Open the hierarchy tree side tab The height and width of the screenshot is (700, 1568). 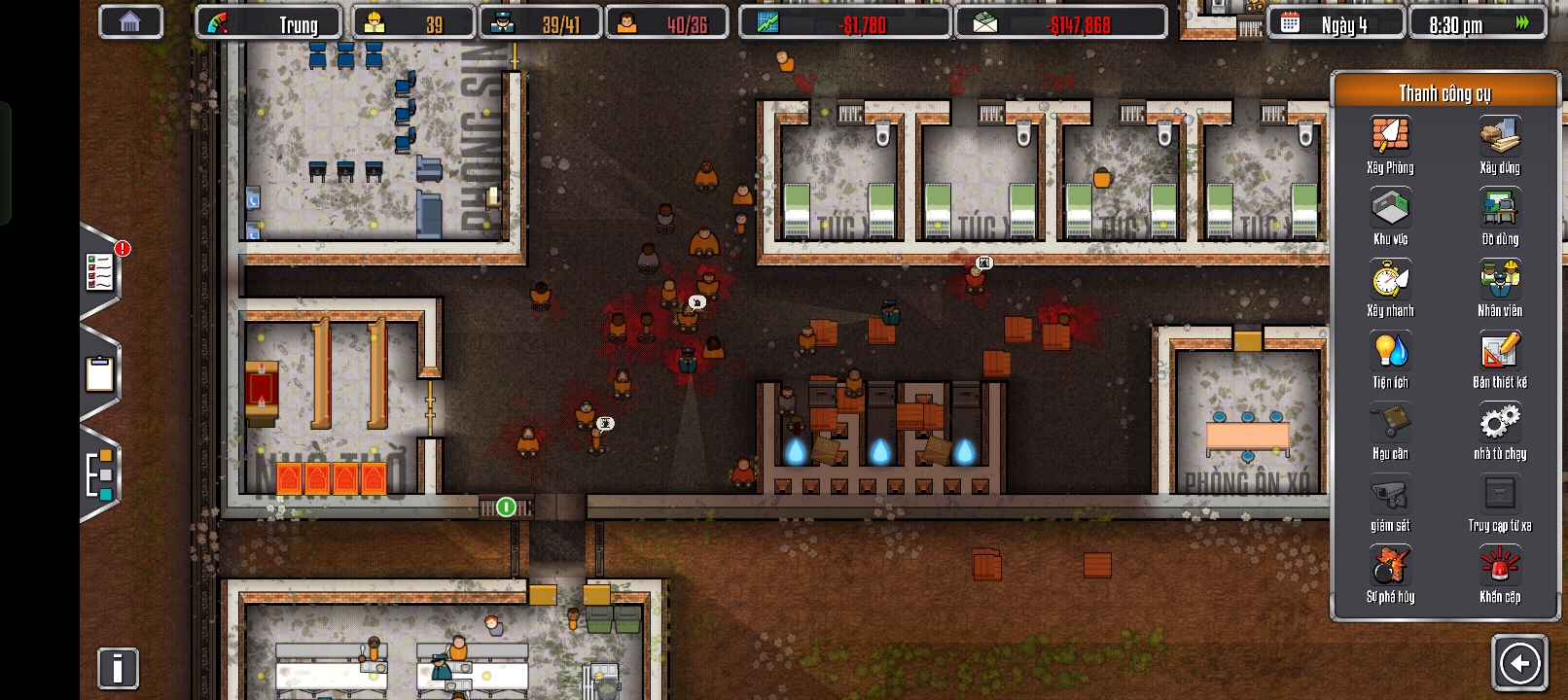[100, 476]
